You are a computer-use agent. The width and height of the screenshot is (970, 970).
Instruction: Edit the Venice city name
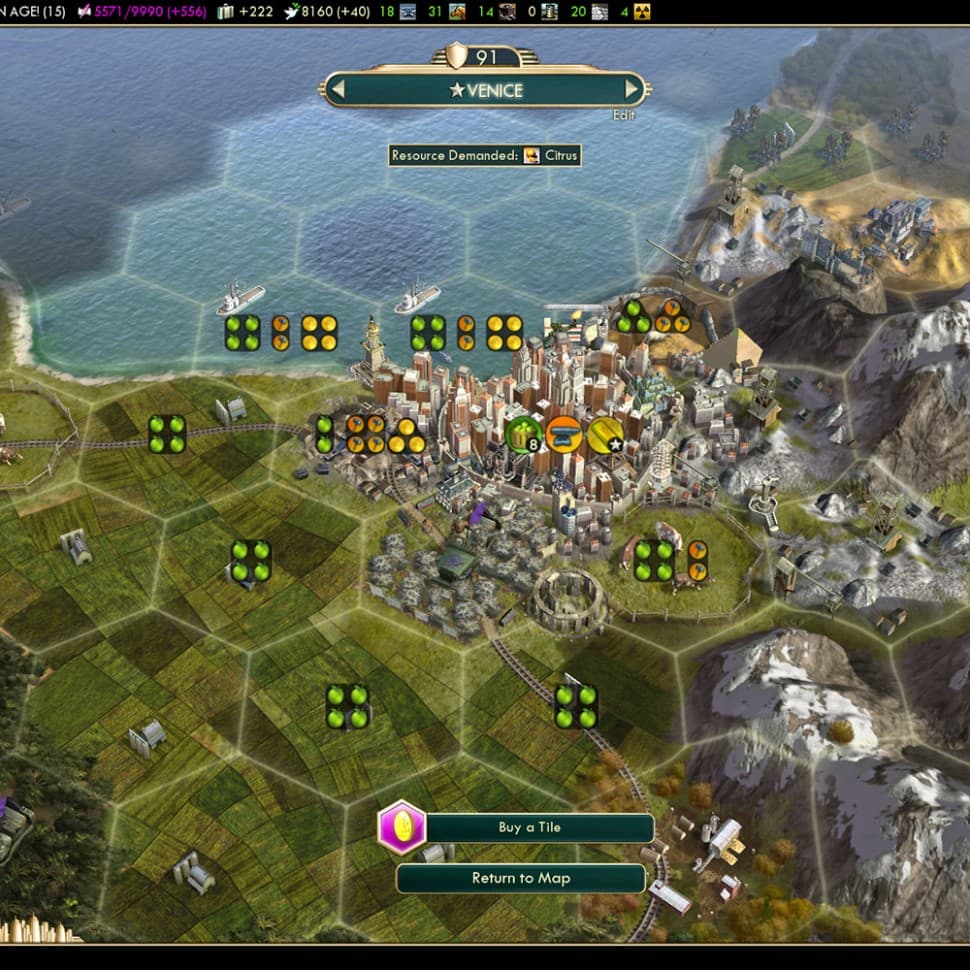[x=624, y=115]
